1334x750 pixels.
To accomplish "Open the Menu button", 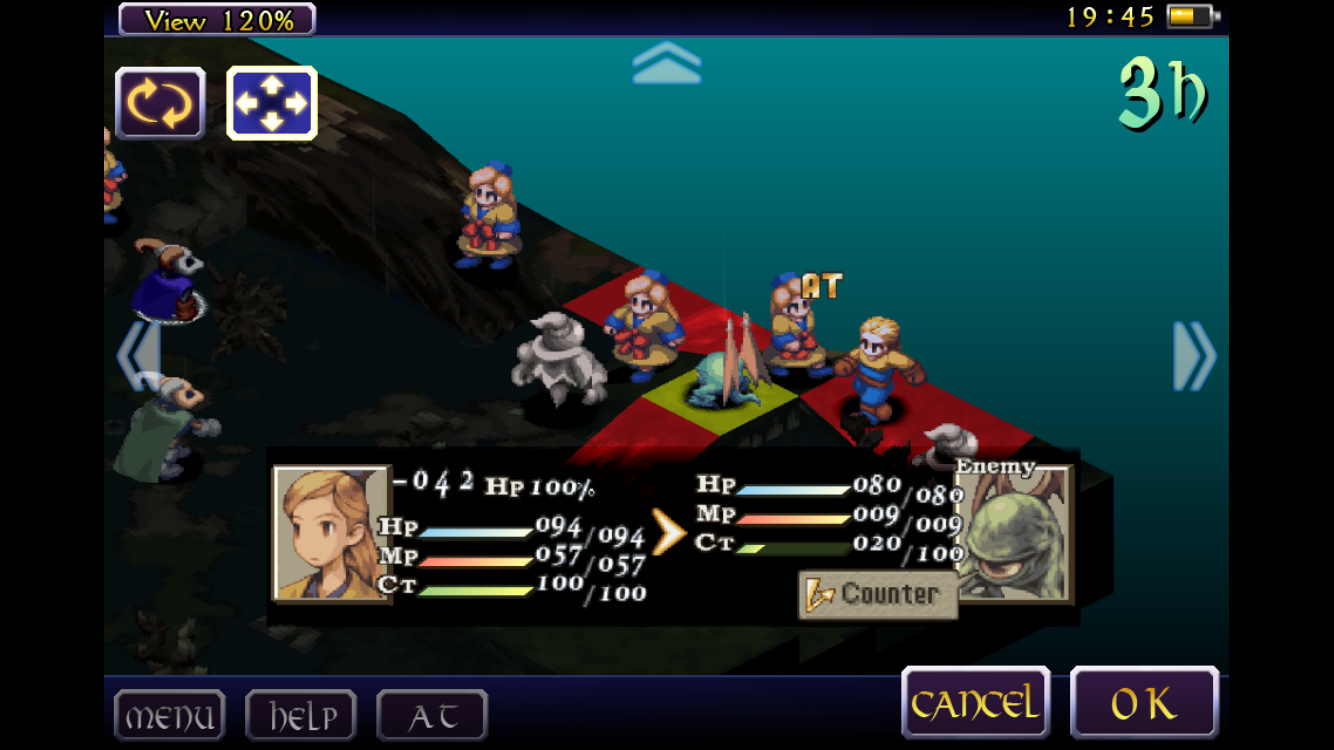I will [x=169, y=716].
